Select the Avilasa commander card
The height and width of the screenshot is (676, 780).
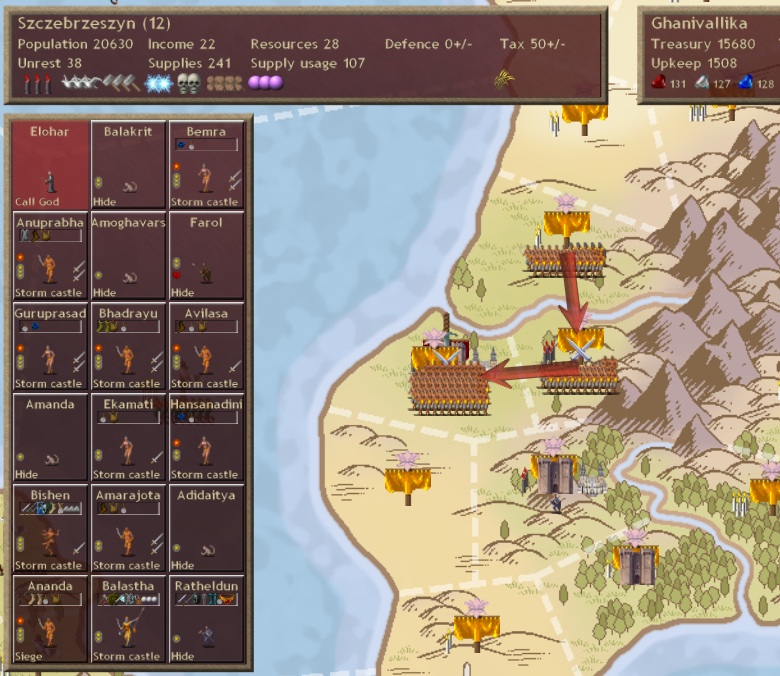206,347
